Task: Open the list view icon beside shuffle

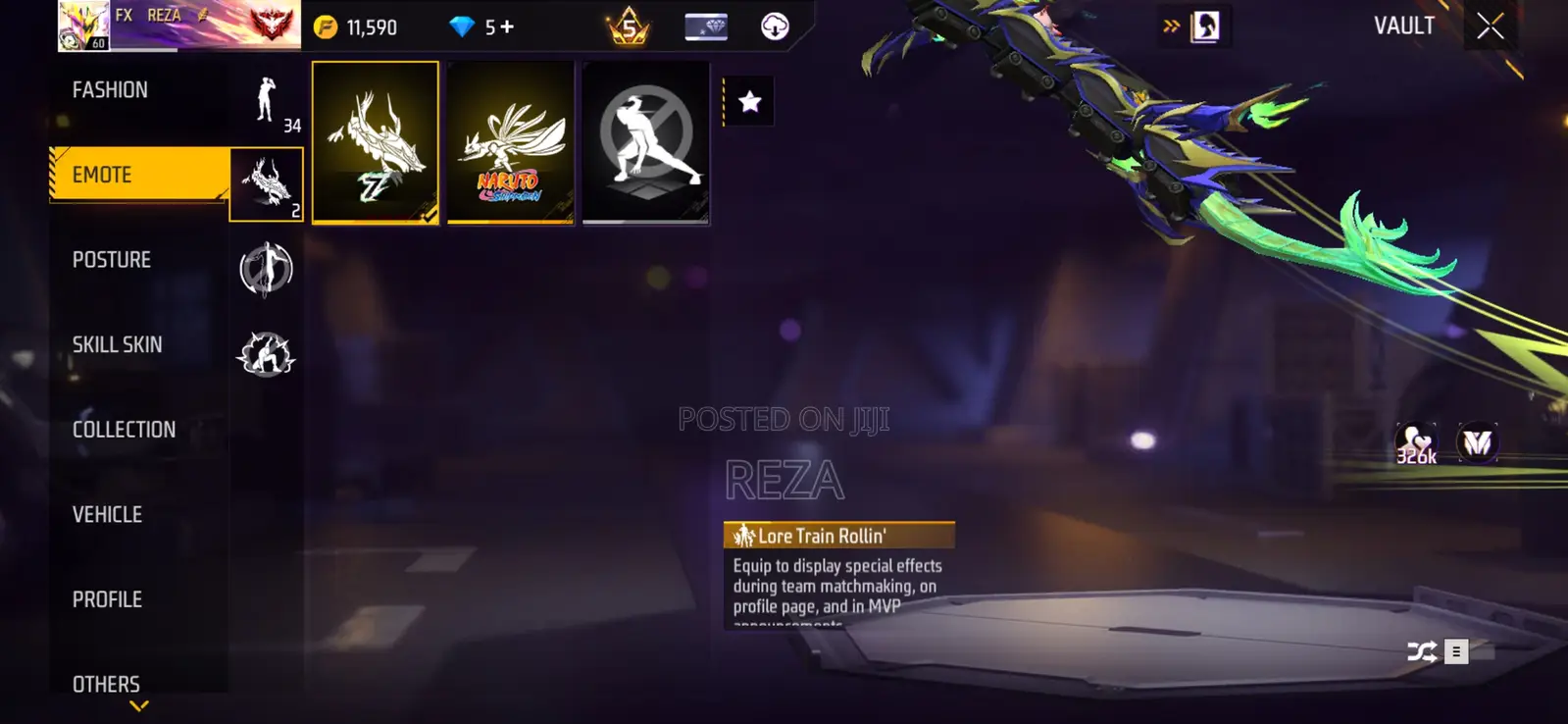Action: click(1458, 649)
